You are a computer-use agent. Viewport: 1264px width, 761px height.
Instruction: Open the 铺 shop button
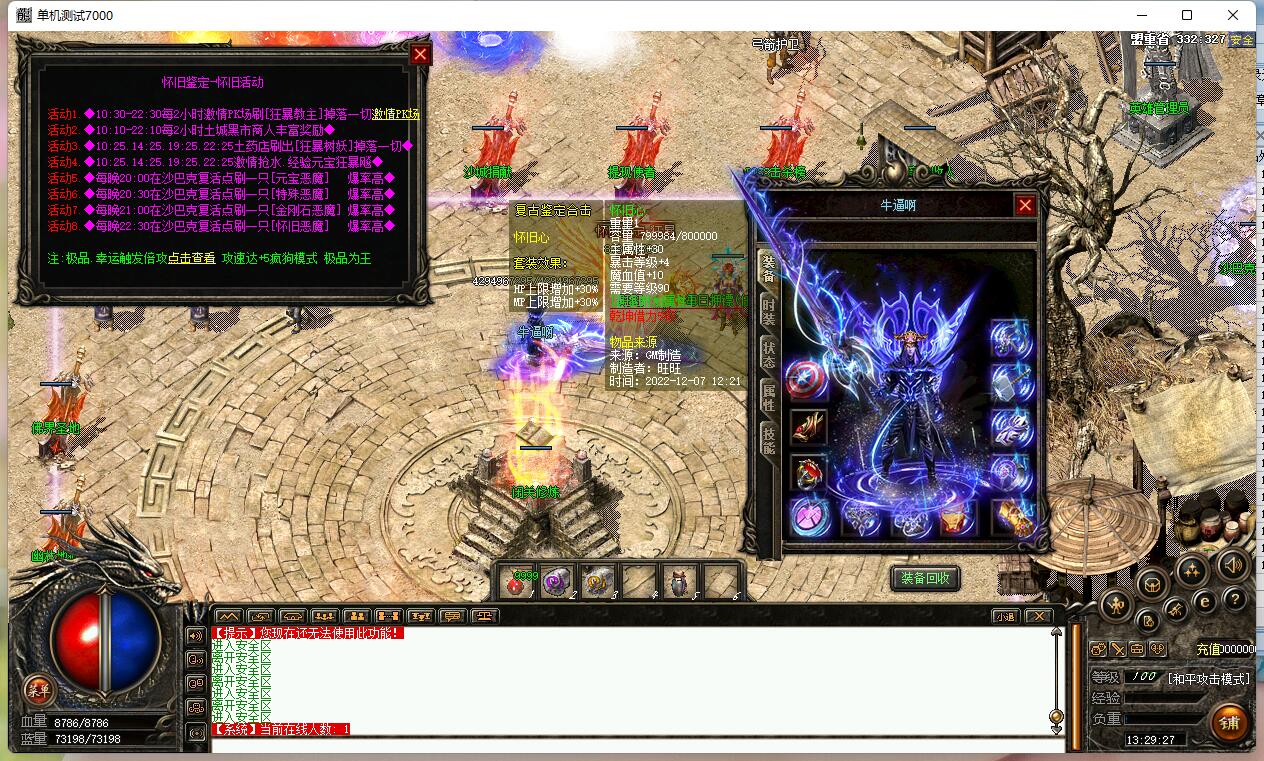(x=1229, y=722)
